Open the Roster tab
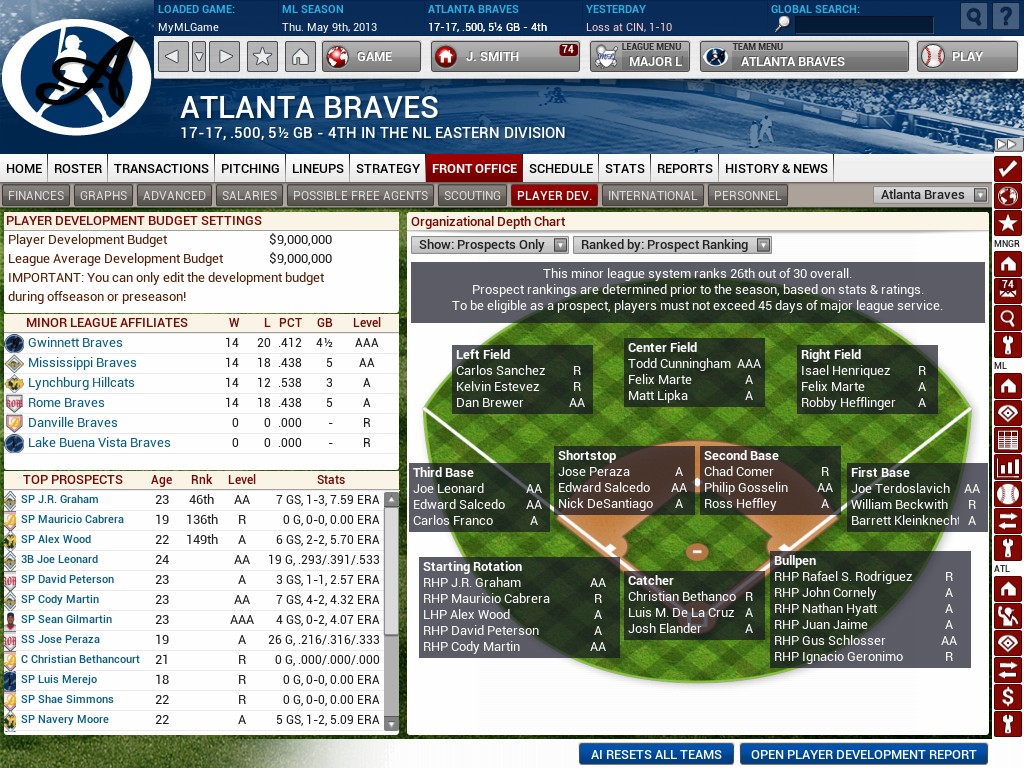This screenshot has width=1024, height=768. coord(78,168)
